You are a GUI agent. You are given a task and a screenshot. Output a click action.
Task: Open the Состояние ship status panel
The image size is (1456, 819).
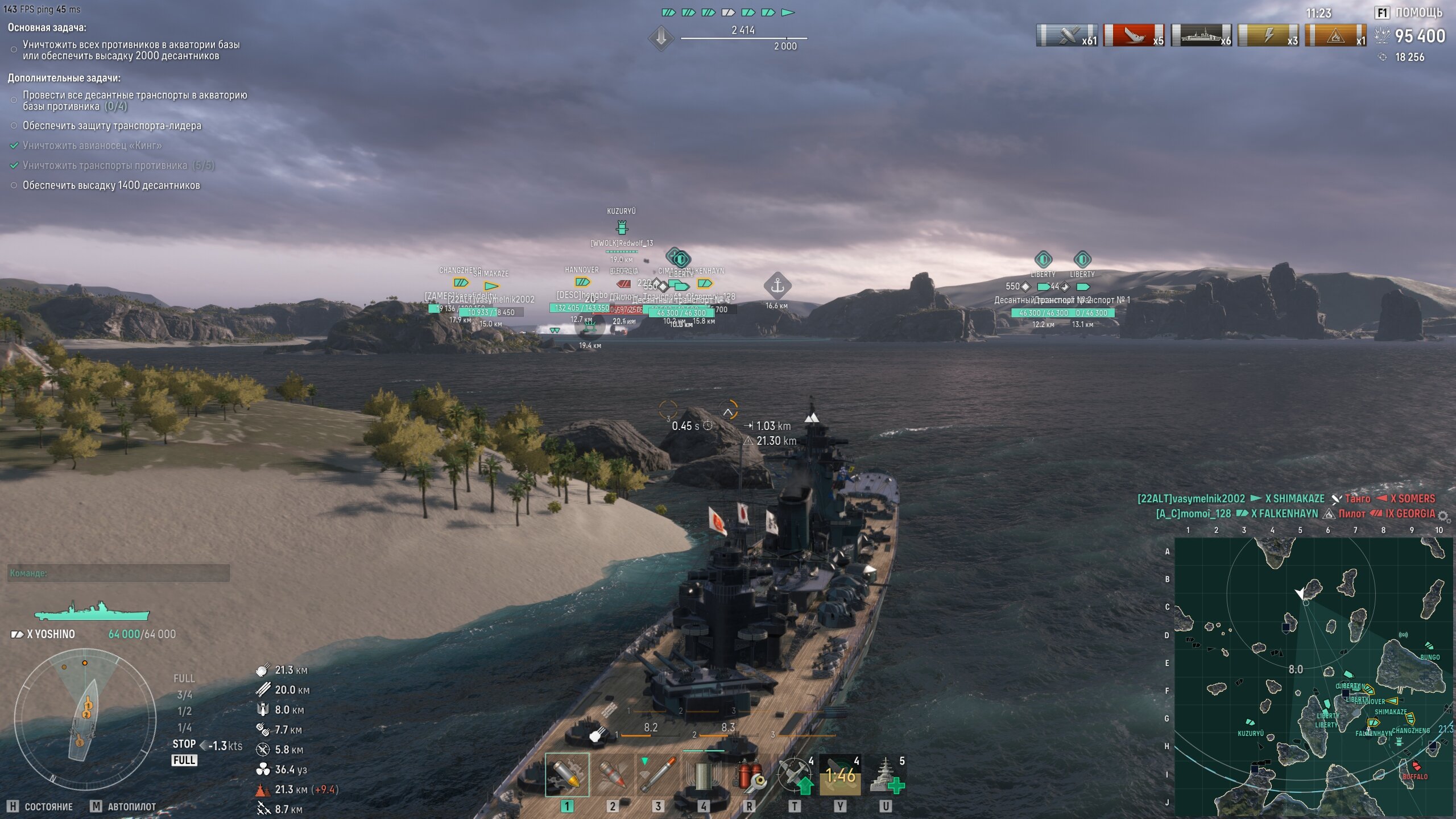(41, 806)
